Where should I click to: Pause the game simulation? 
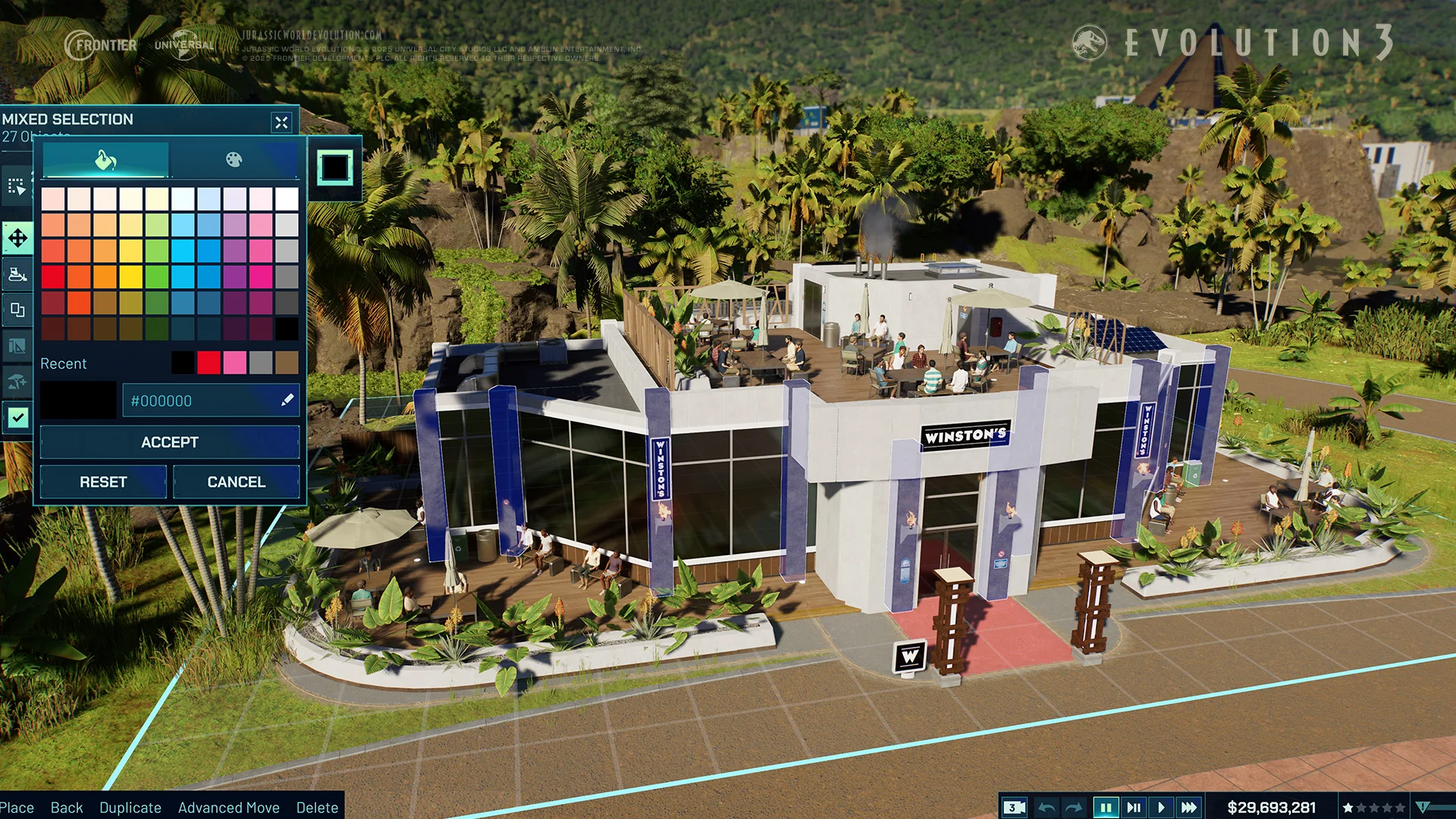[x=1106, y=808]
